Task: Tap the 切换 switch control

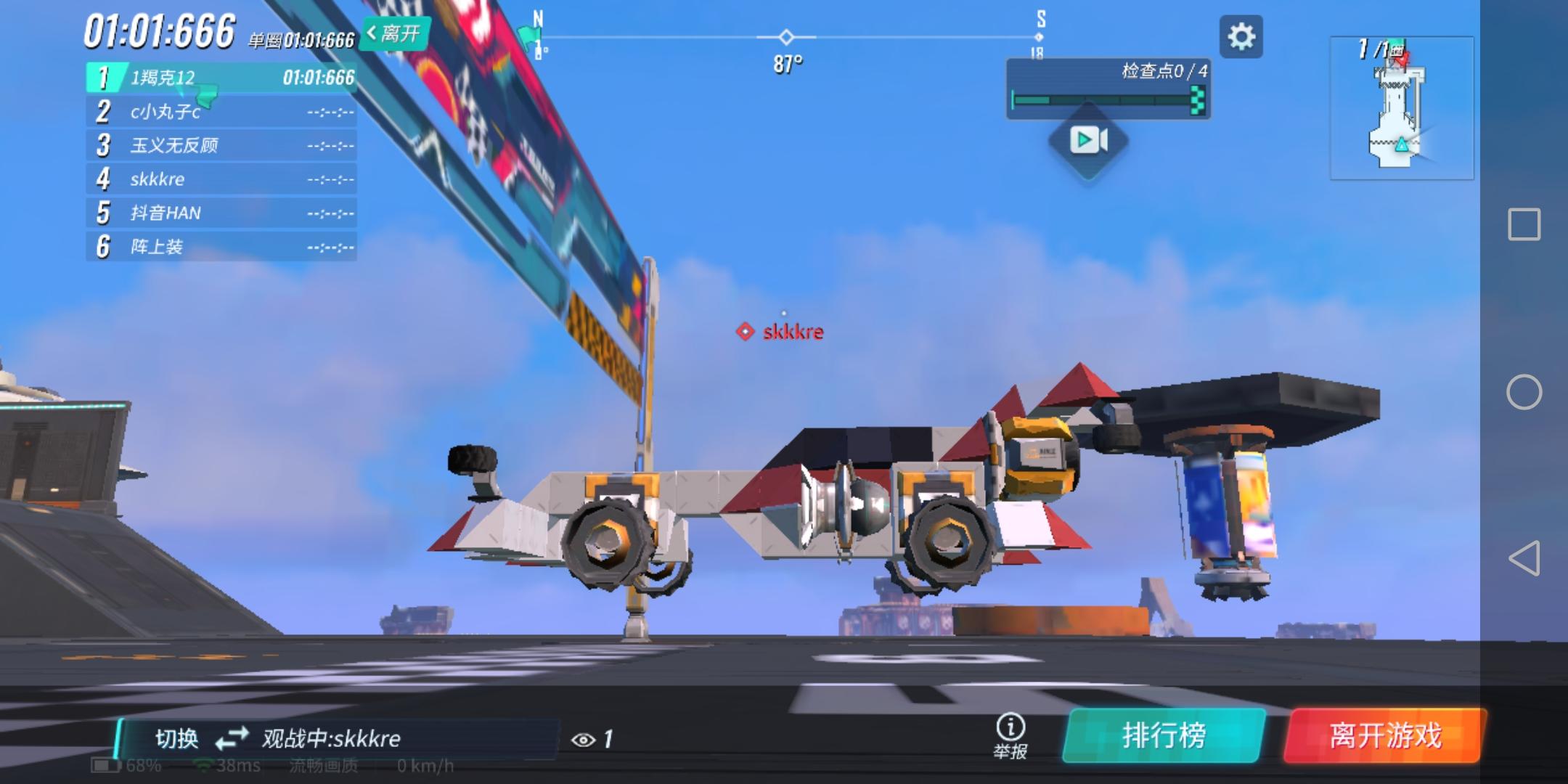Action: coord(178,738)
